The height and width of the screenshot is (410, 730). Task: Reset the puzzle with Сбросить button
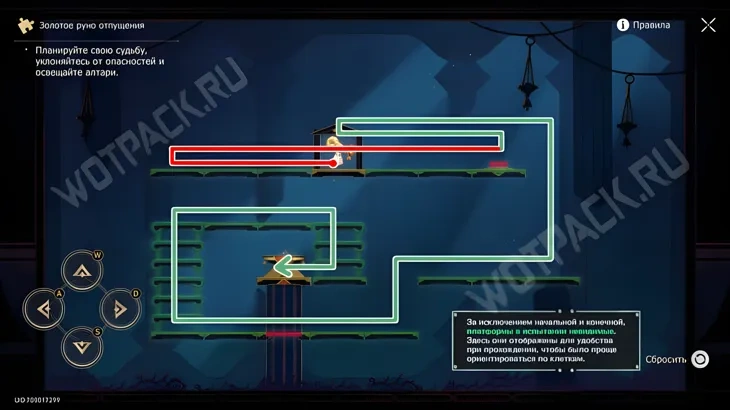coord(700,359)
